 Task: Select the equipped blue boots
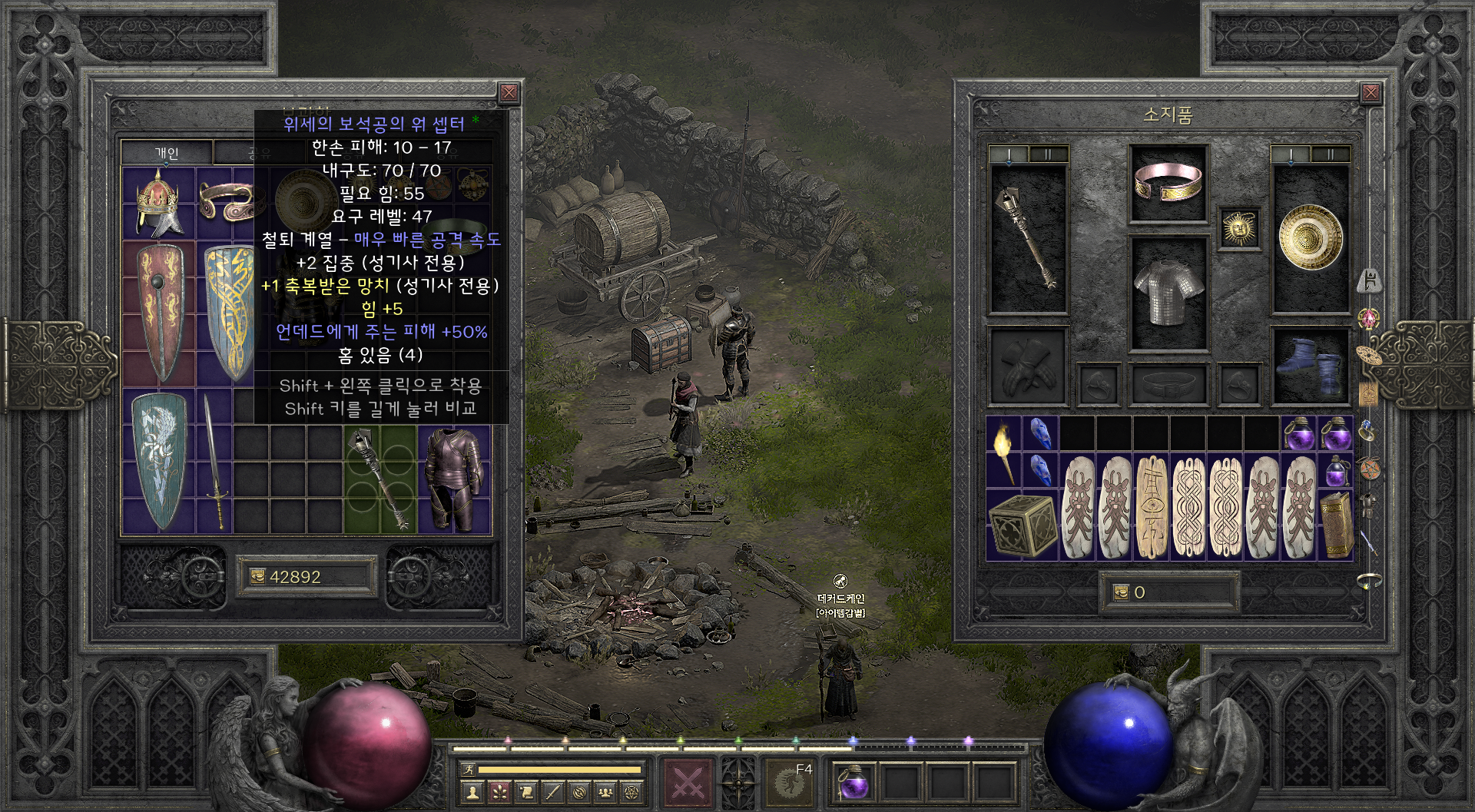(1311, 366)
